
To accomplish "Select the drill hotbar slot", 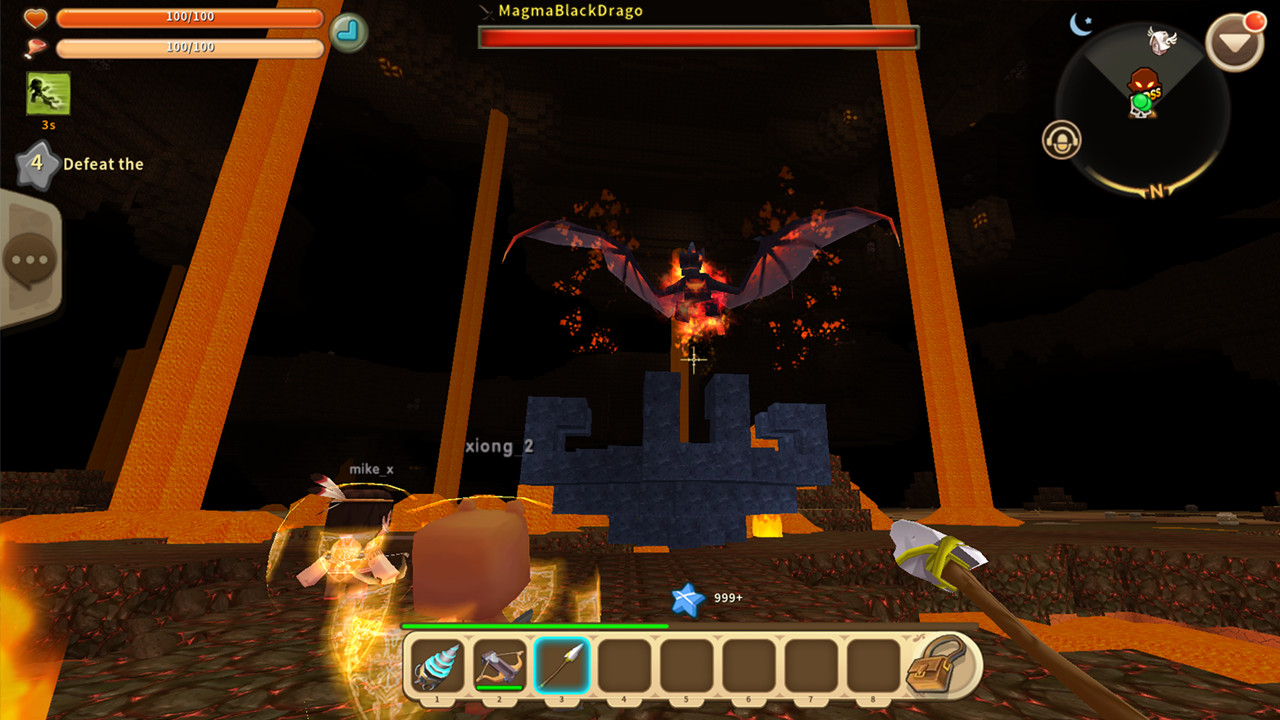I will coord(438,665).
